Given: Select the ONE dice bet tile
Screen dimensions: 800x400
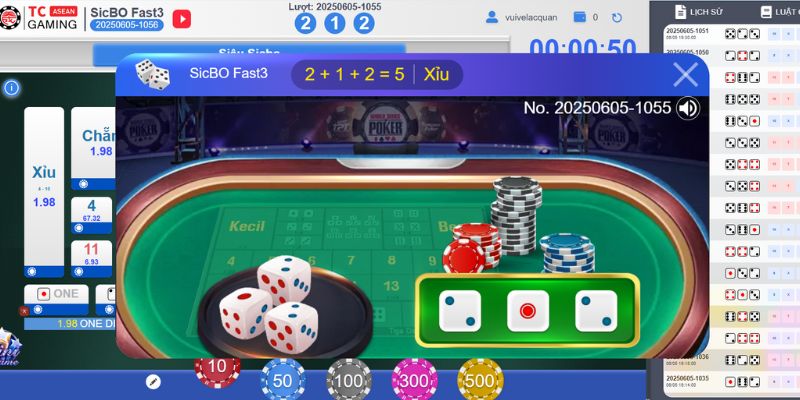Looking at the screenshot, I should [x=57, y=294].
